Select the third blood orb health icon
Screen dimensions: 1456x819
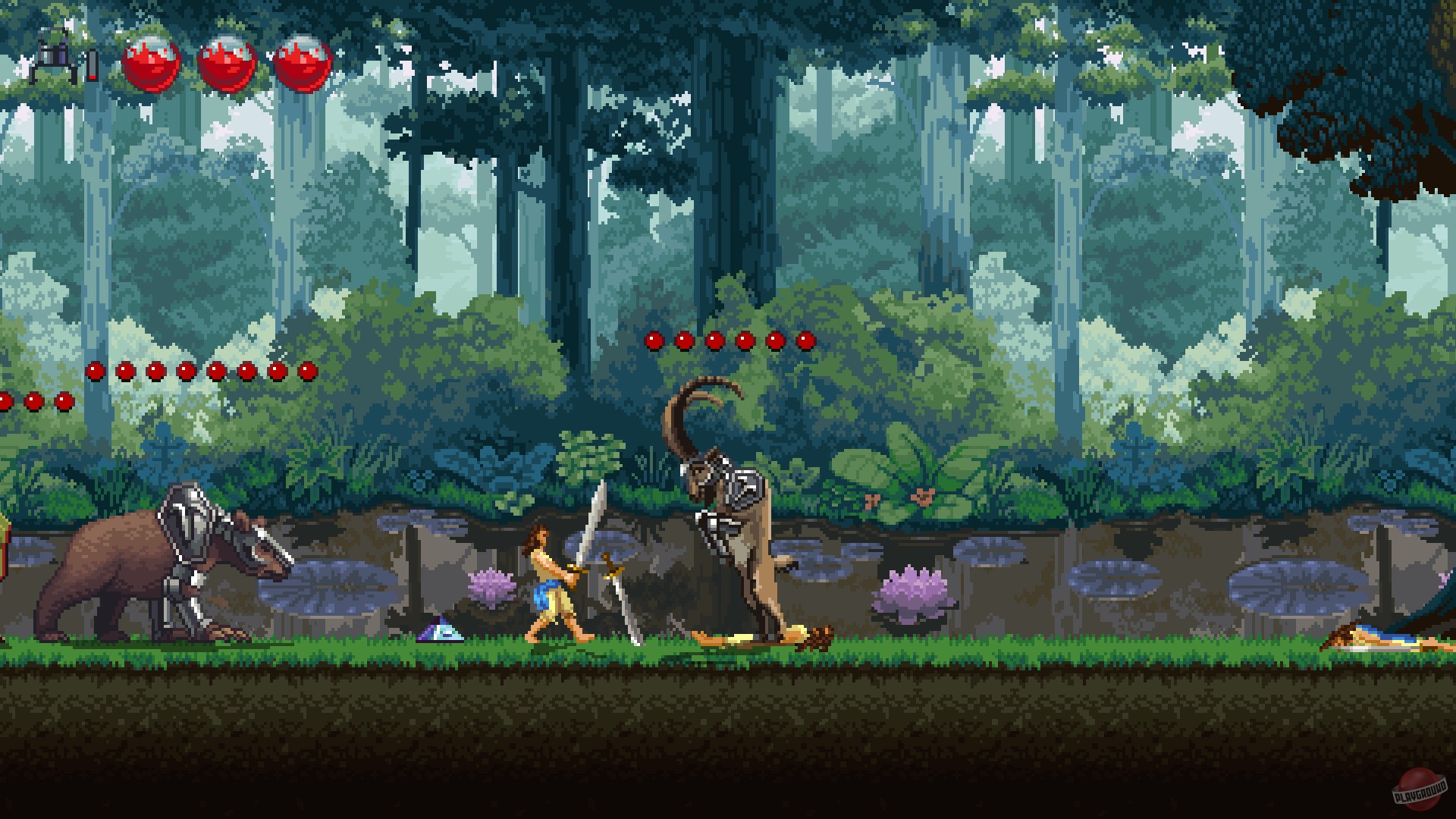[303, 64]
